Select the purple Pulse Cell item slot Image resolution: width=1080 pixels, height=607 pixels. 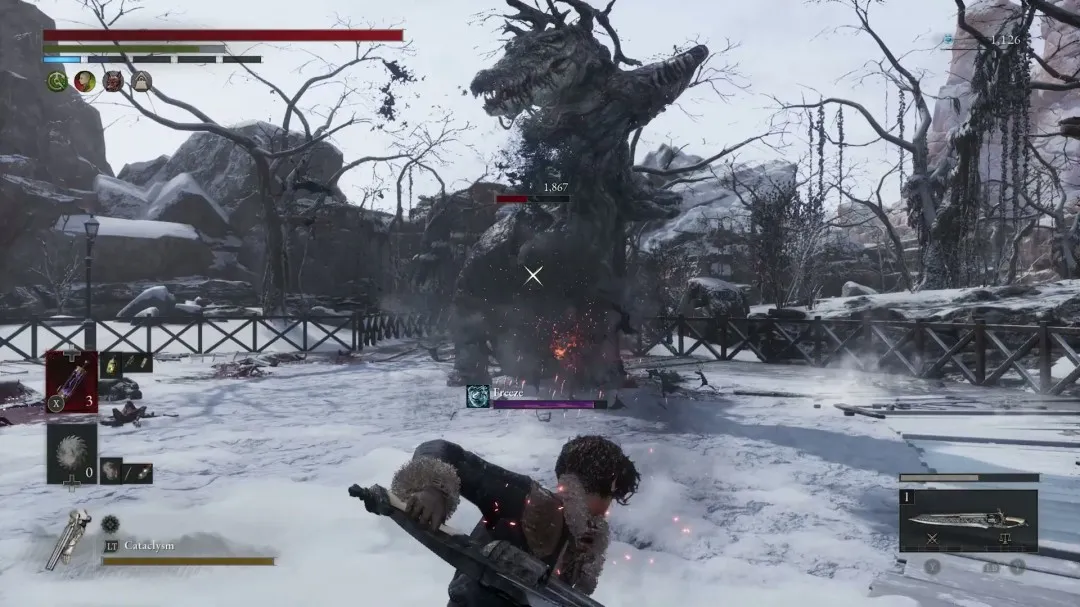point(71,381)
